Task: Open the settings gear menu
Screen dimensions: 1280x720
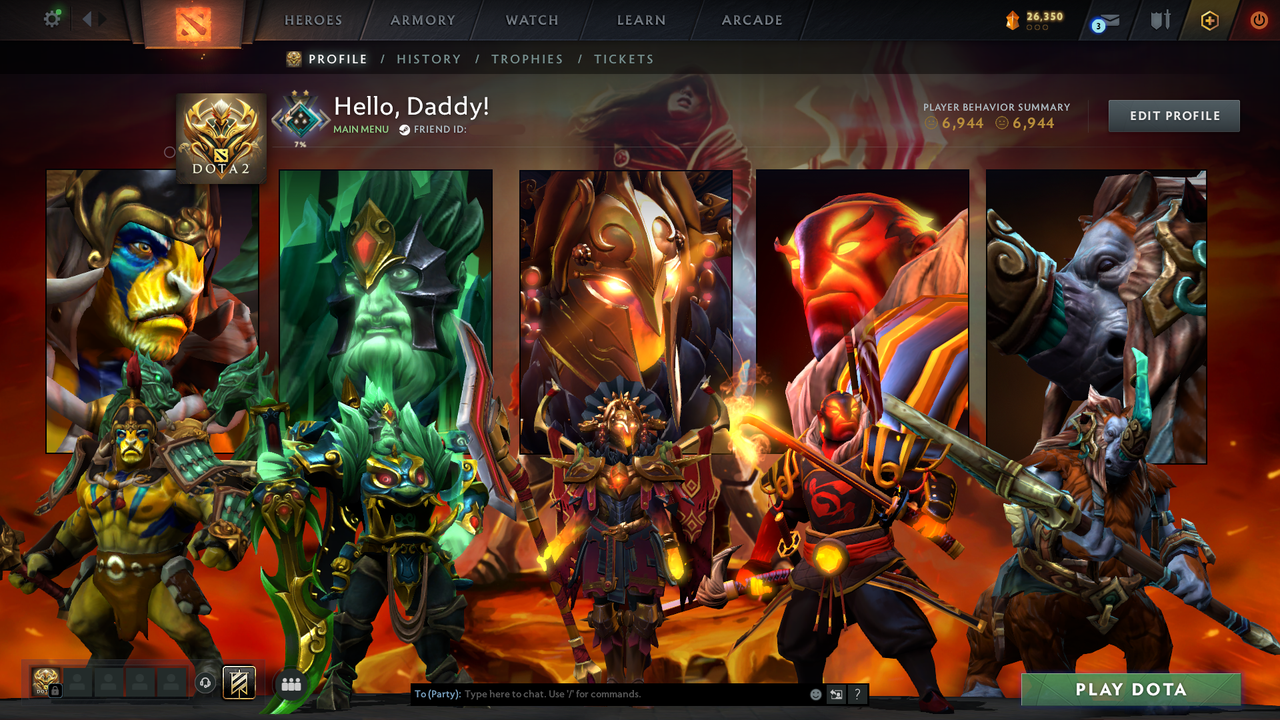Action: point(53,18)
